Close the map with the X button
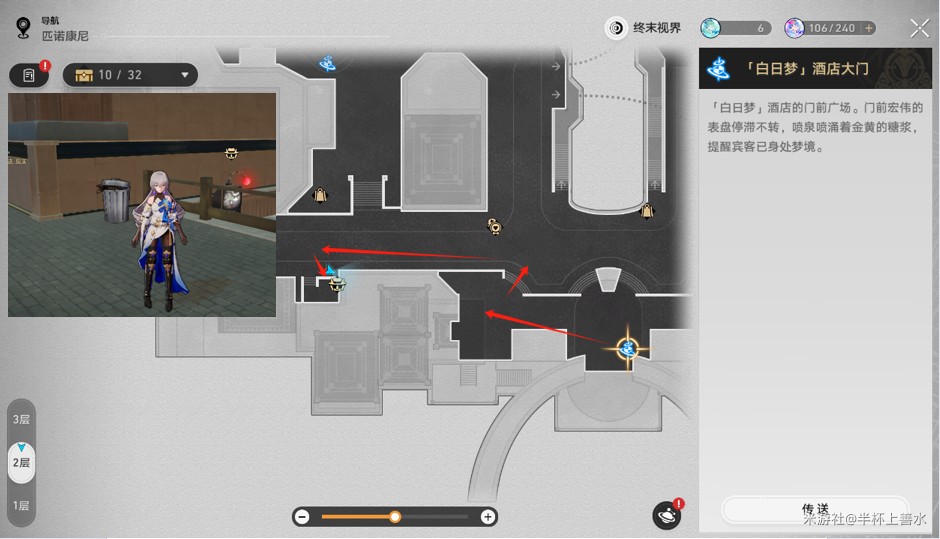940x539 pixels. tap(919, 28)
